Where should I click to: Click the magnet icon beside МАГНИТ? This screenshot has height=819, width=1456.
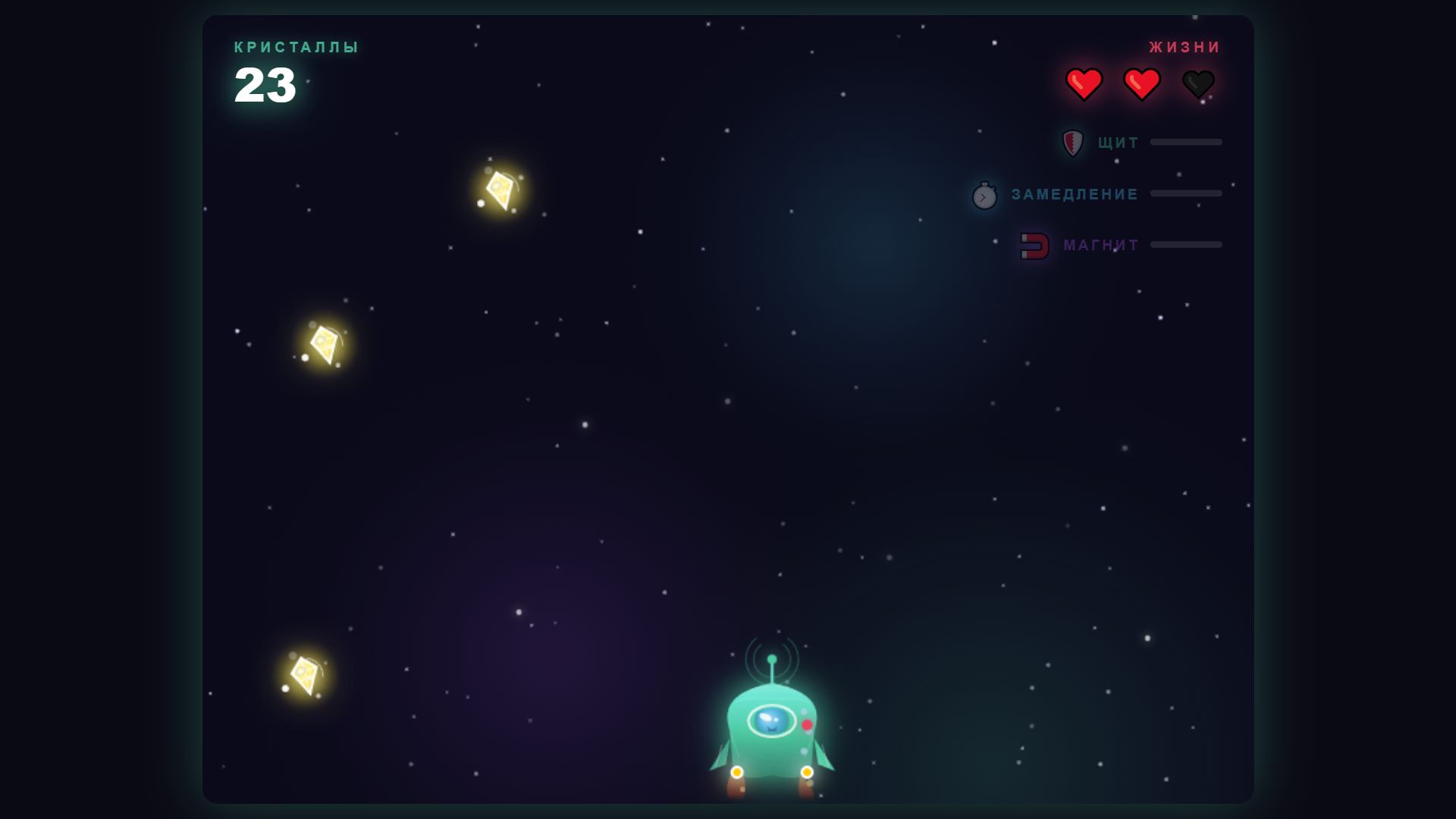(1034, 245)
